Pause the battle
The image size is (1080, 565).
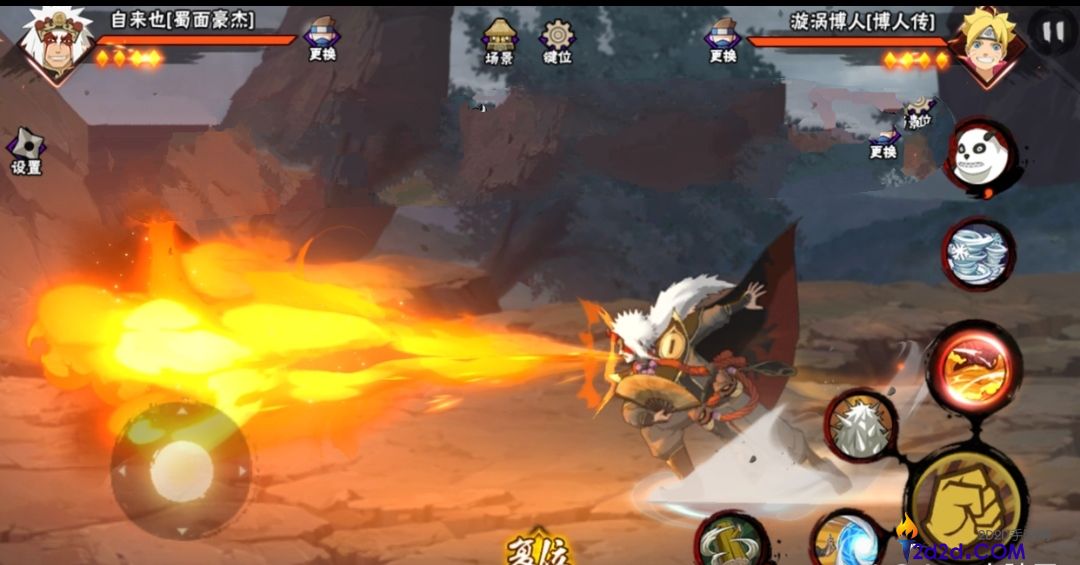(x=1052, y=31)
